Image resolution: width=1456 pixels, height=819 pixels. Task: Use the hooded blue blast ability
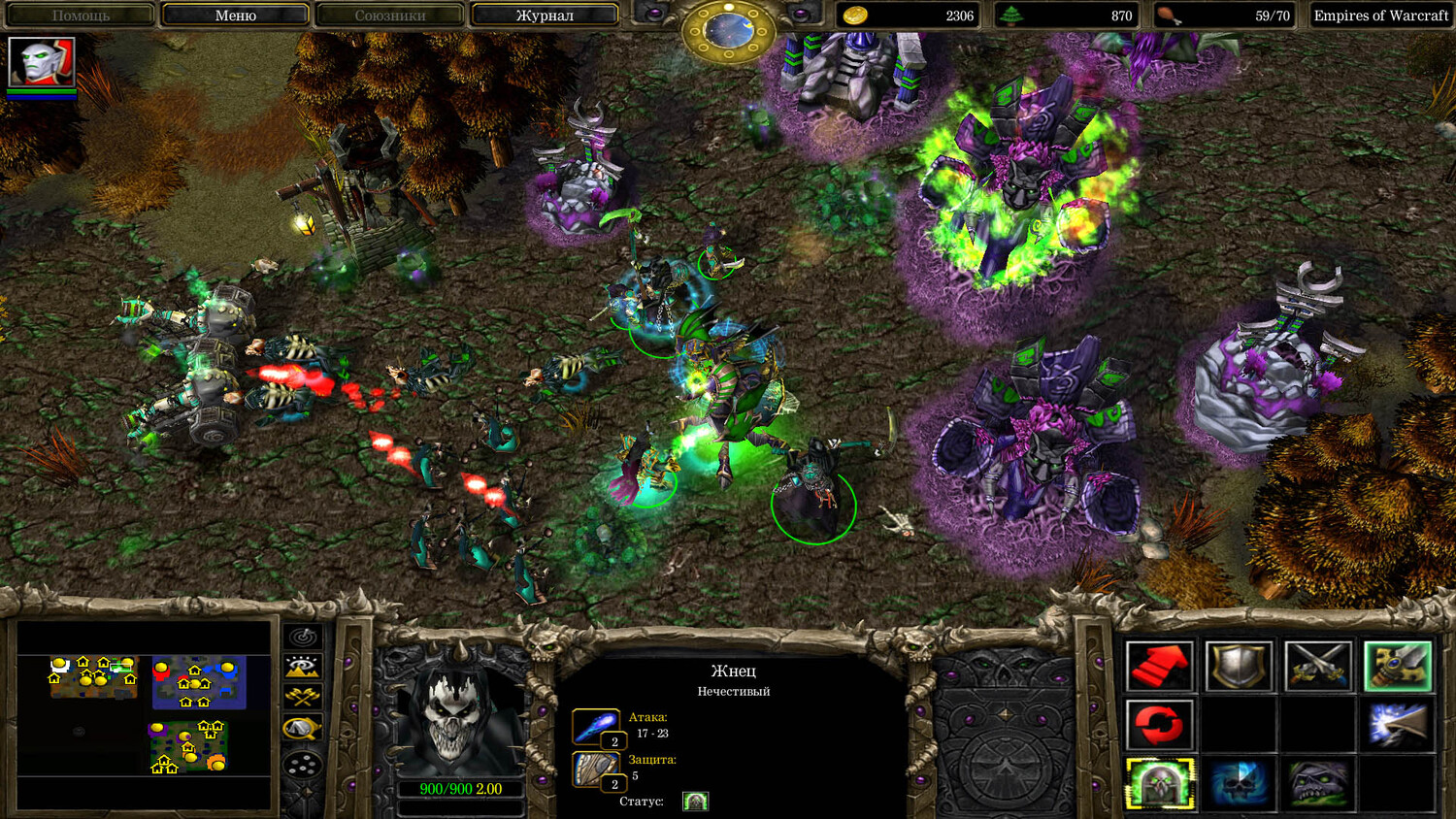[1397, 725]
